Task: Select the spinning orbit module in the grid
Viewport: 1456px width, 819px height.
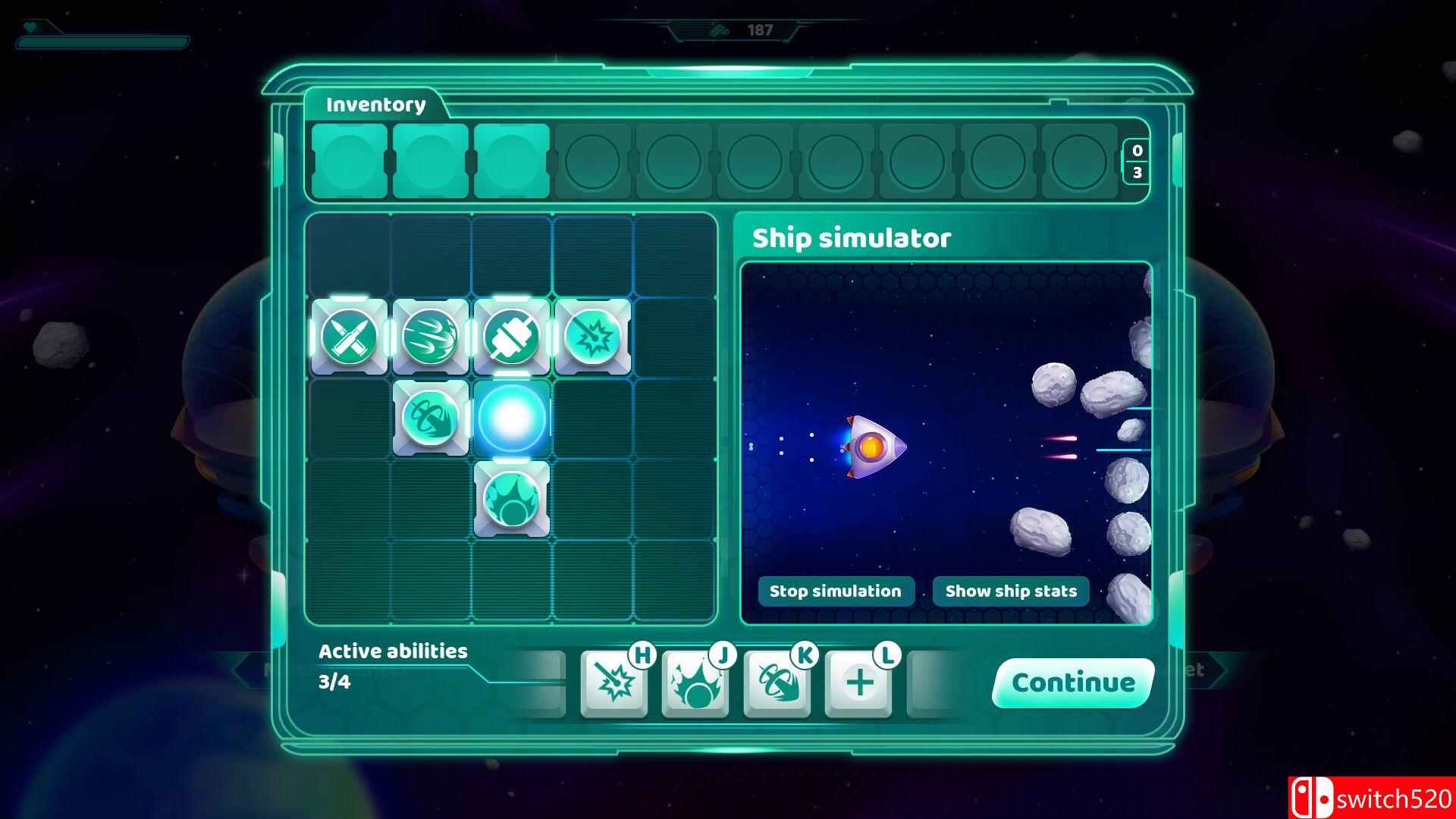Action: (431, 417)
